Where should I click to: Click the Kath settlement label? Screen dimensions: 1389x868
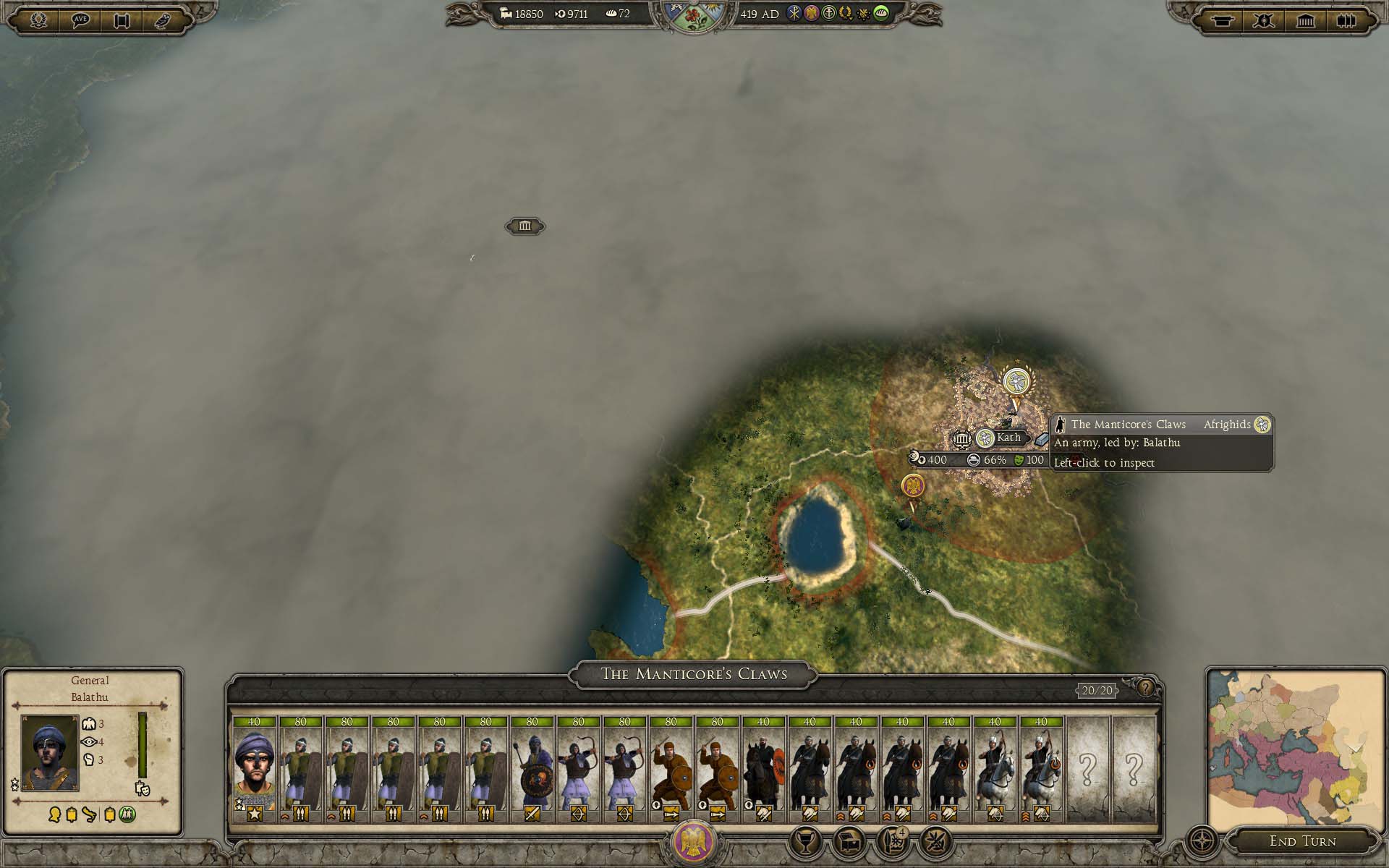[1008, 438]
